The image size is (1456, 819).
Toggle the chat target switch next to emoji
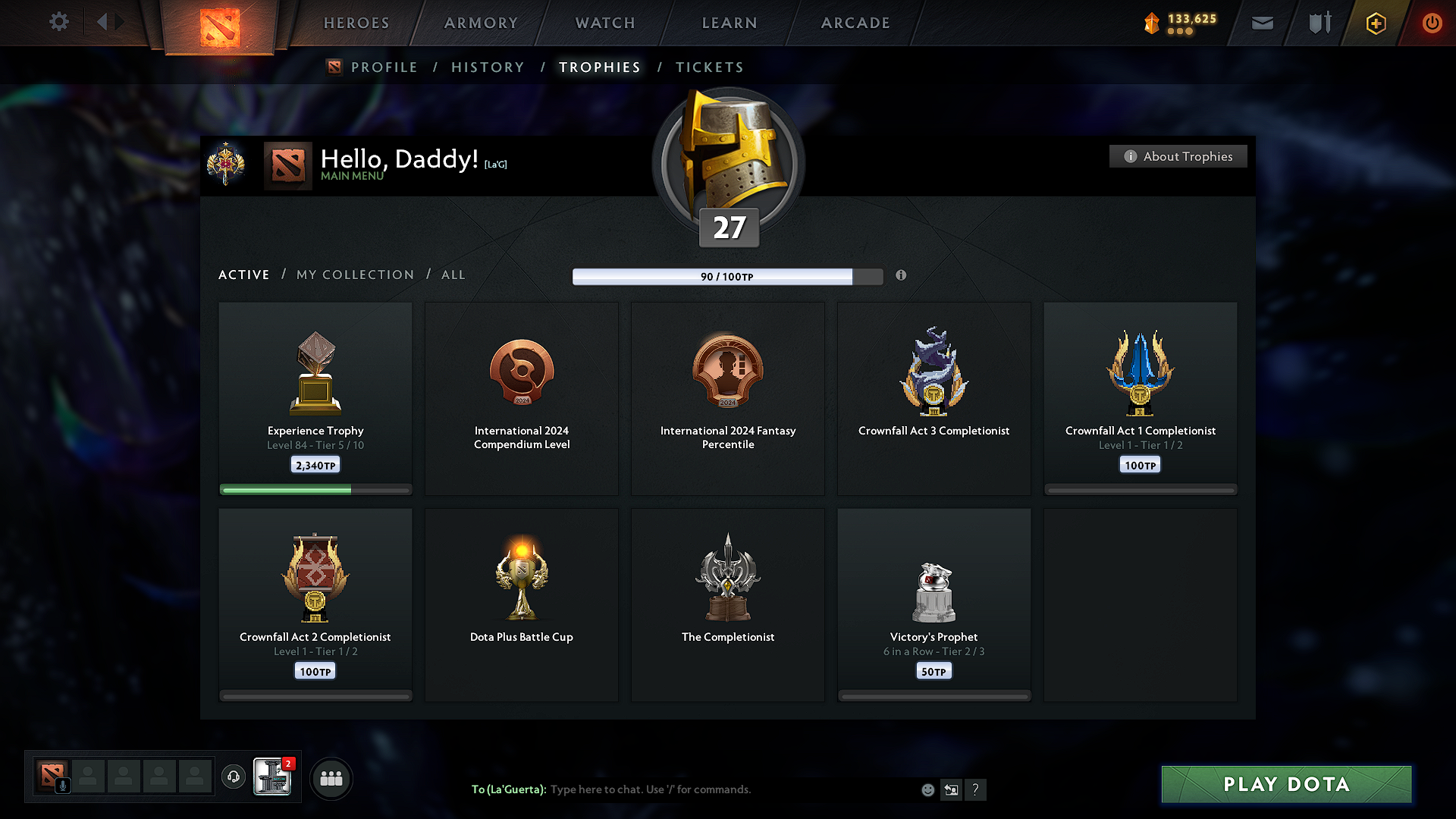click(952, 789)
